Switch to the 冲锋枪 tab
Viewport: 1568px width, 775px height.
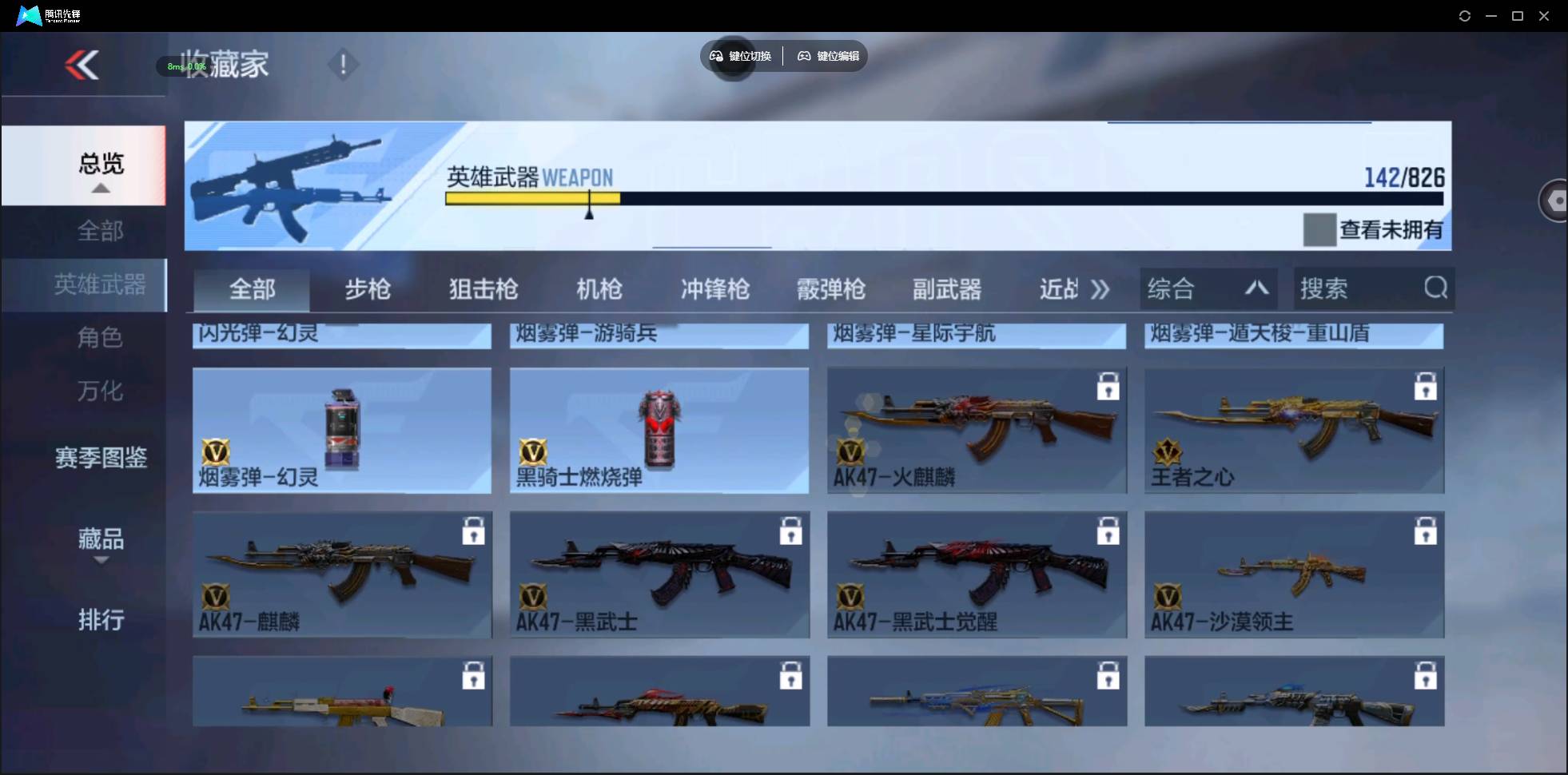point(714,289)
